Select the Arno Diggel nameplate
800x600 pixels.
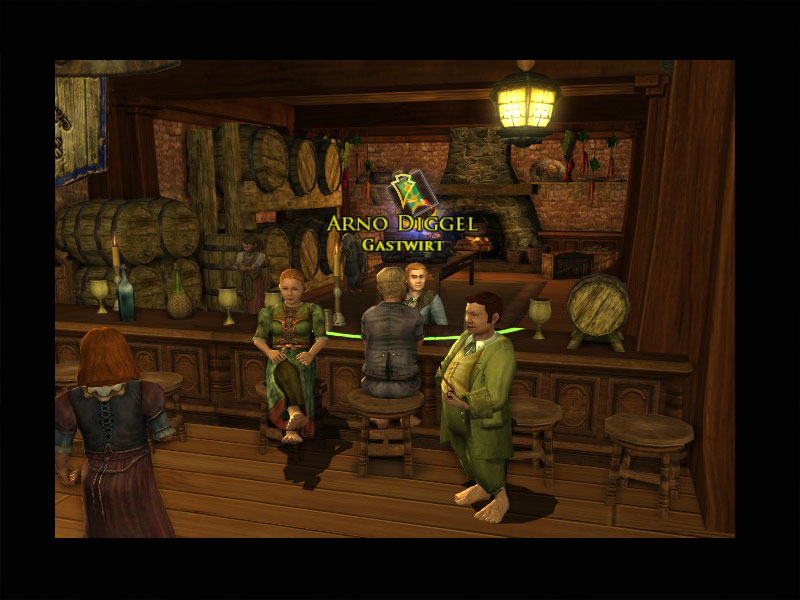coord(403,223)
